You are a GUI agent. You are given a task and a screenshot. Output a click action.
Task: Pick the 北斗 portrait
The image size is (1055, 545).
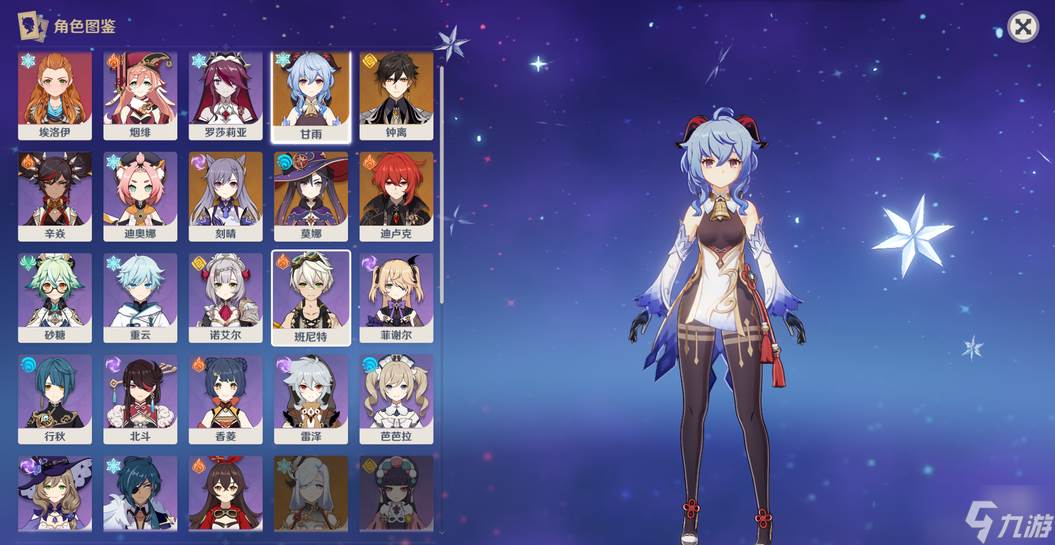(140, 397)
